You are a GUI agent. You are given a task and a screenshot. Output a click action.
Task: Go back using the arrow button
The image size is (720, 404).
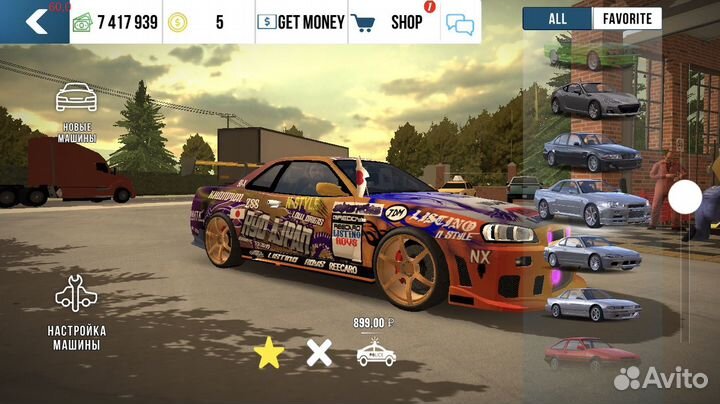click(35, 21)
